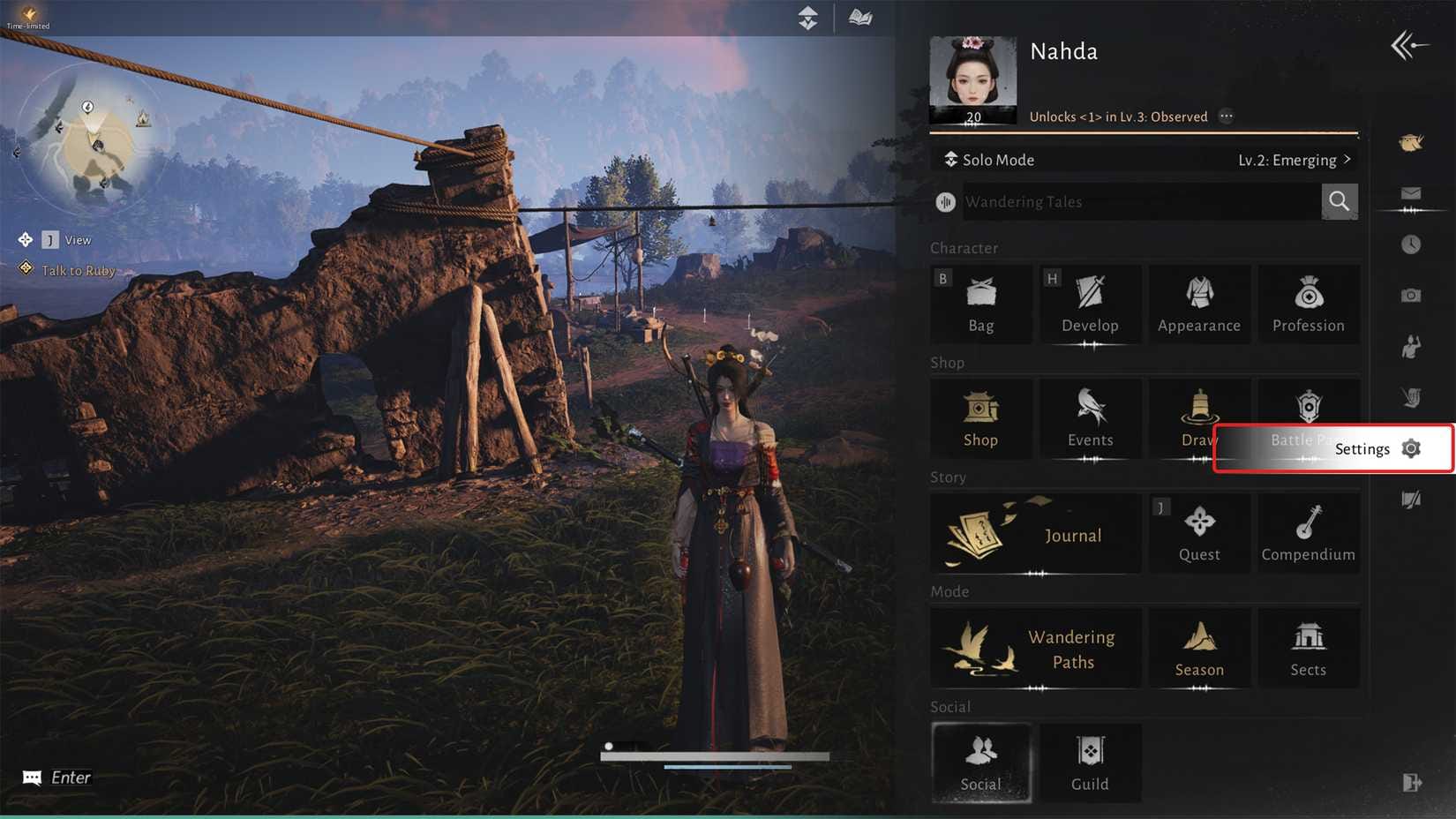Open the Bag inventory
This screenshot has height=819, width=1456.
980,304
